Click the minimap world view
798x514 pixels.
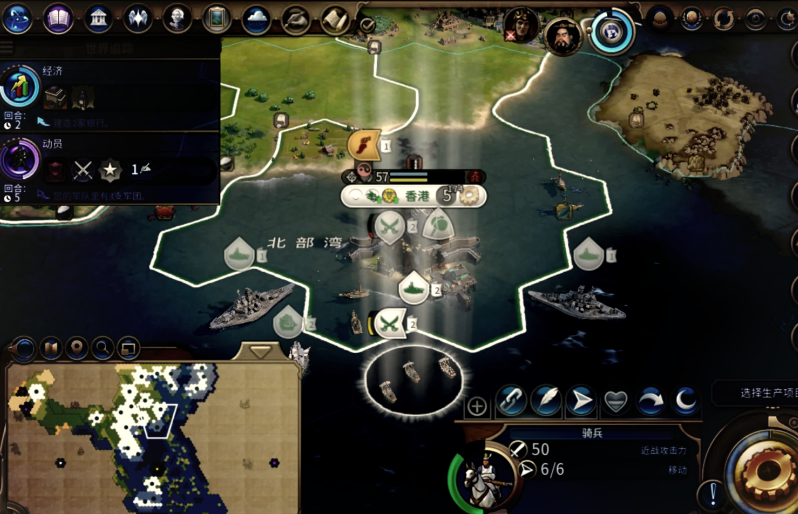(152, 435)
